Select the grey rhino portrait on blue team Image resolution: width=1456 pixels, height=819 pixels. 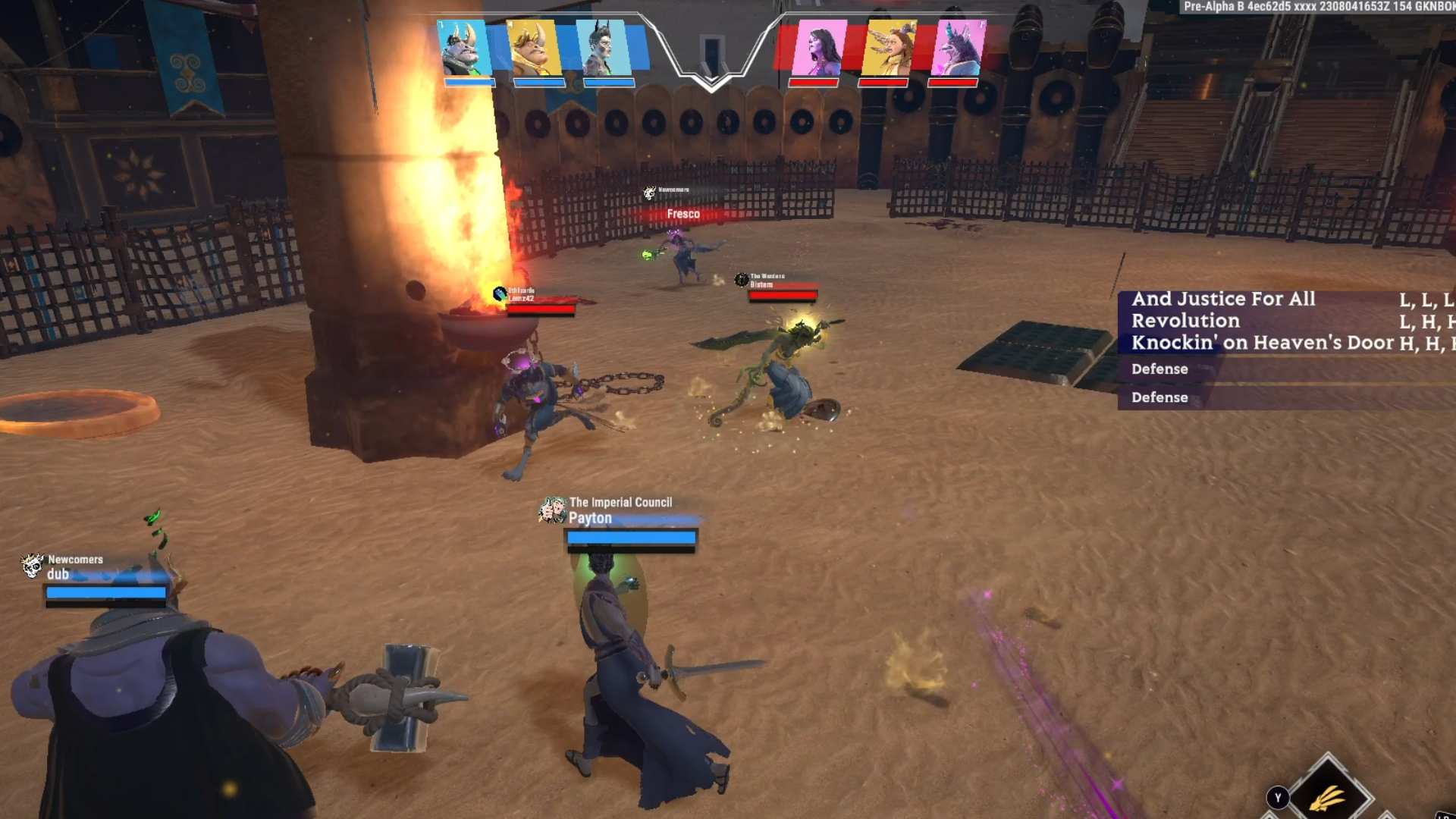[465, 48]
